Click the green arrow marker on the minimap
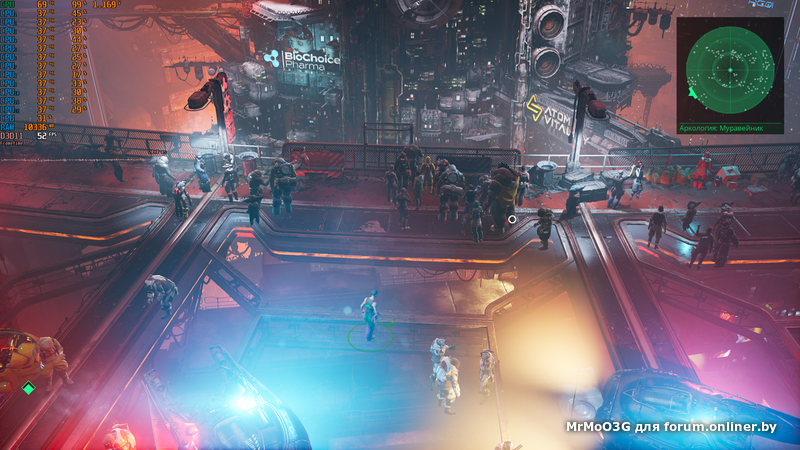This screenshot has width=800, height=450. pos(692,93)
